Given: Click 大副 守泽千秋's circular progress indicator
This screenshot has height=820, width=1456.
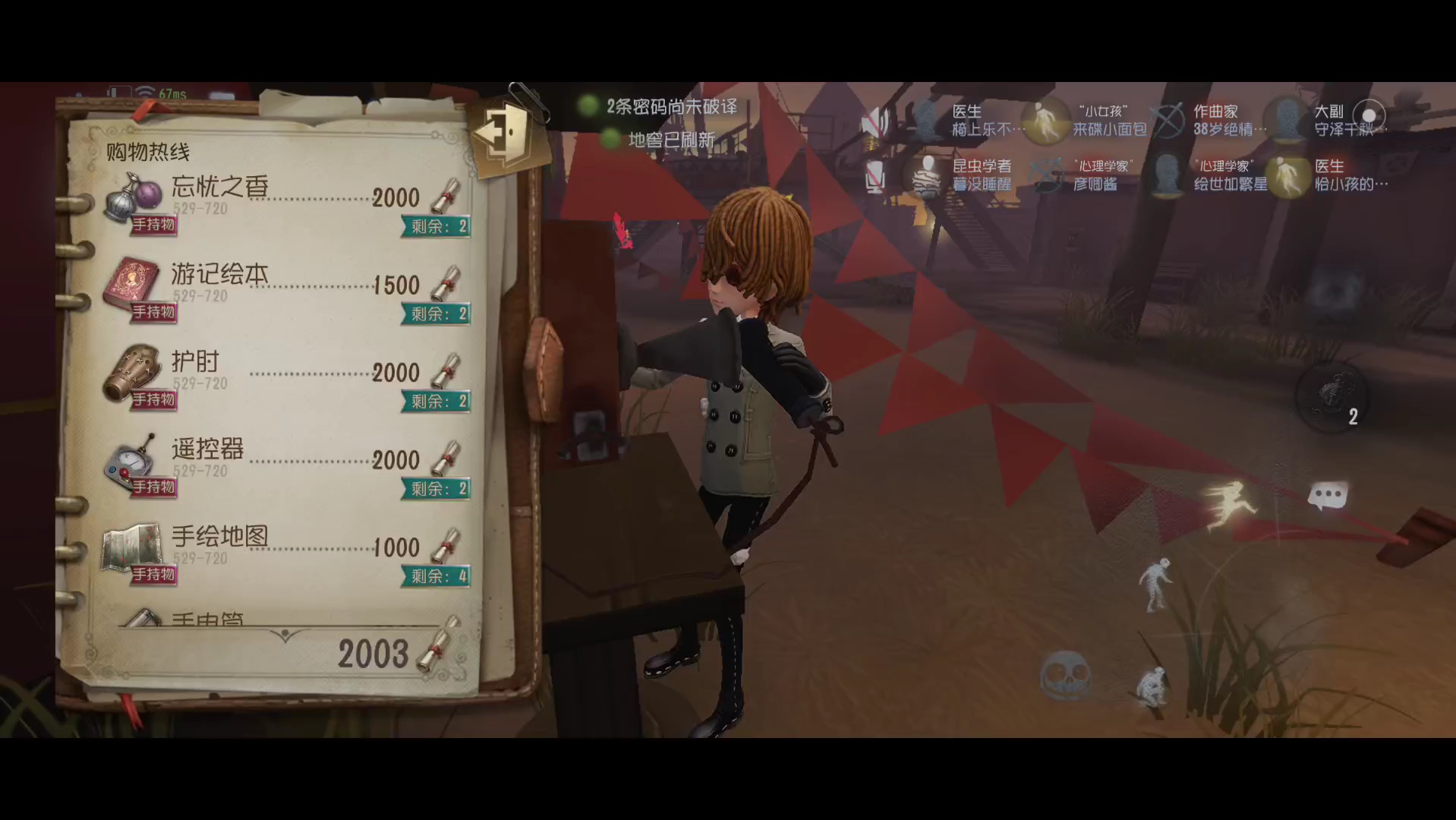Looking at the screenshot, I should pyautogui.click(x=1371, y=115).
